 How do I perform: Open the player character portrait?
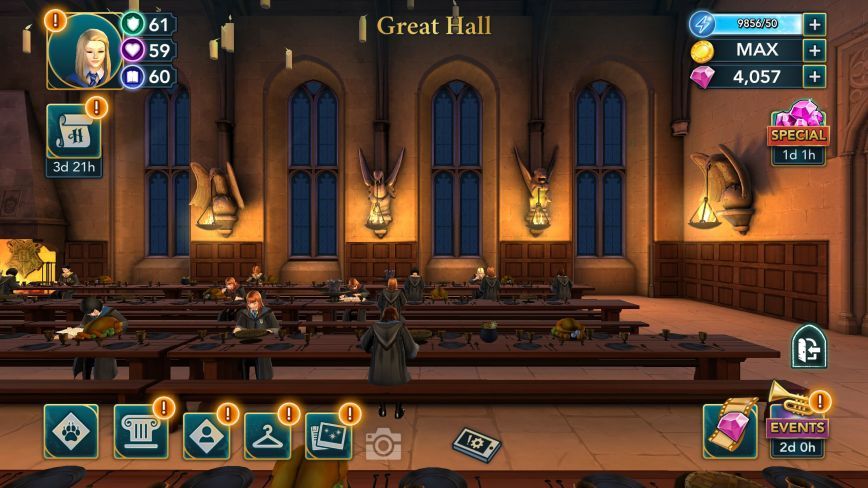[x=85, y=50]
